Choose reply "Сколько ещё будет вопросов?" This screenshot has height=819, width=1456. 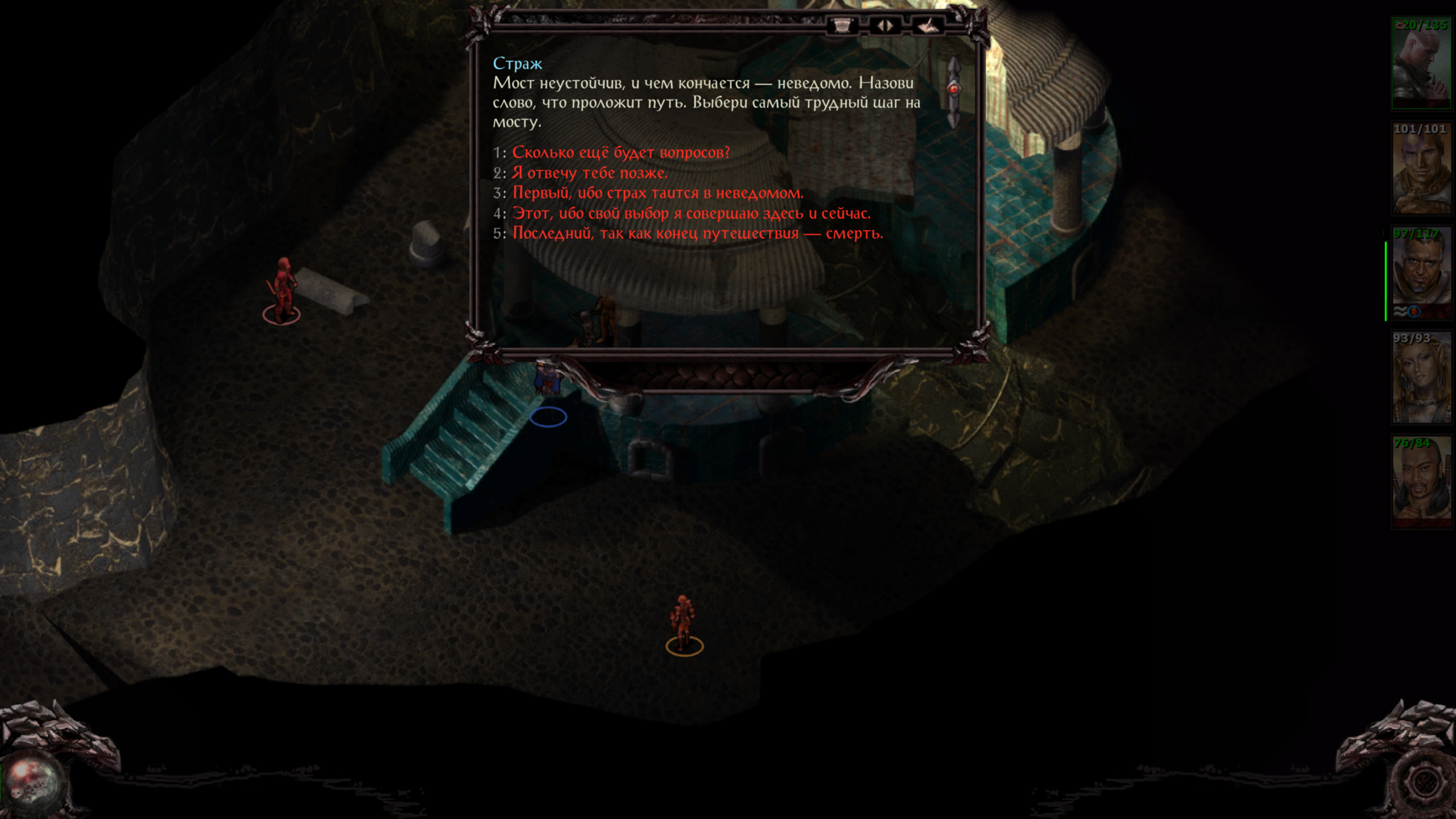click(621, 152)
